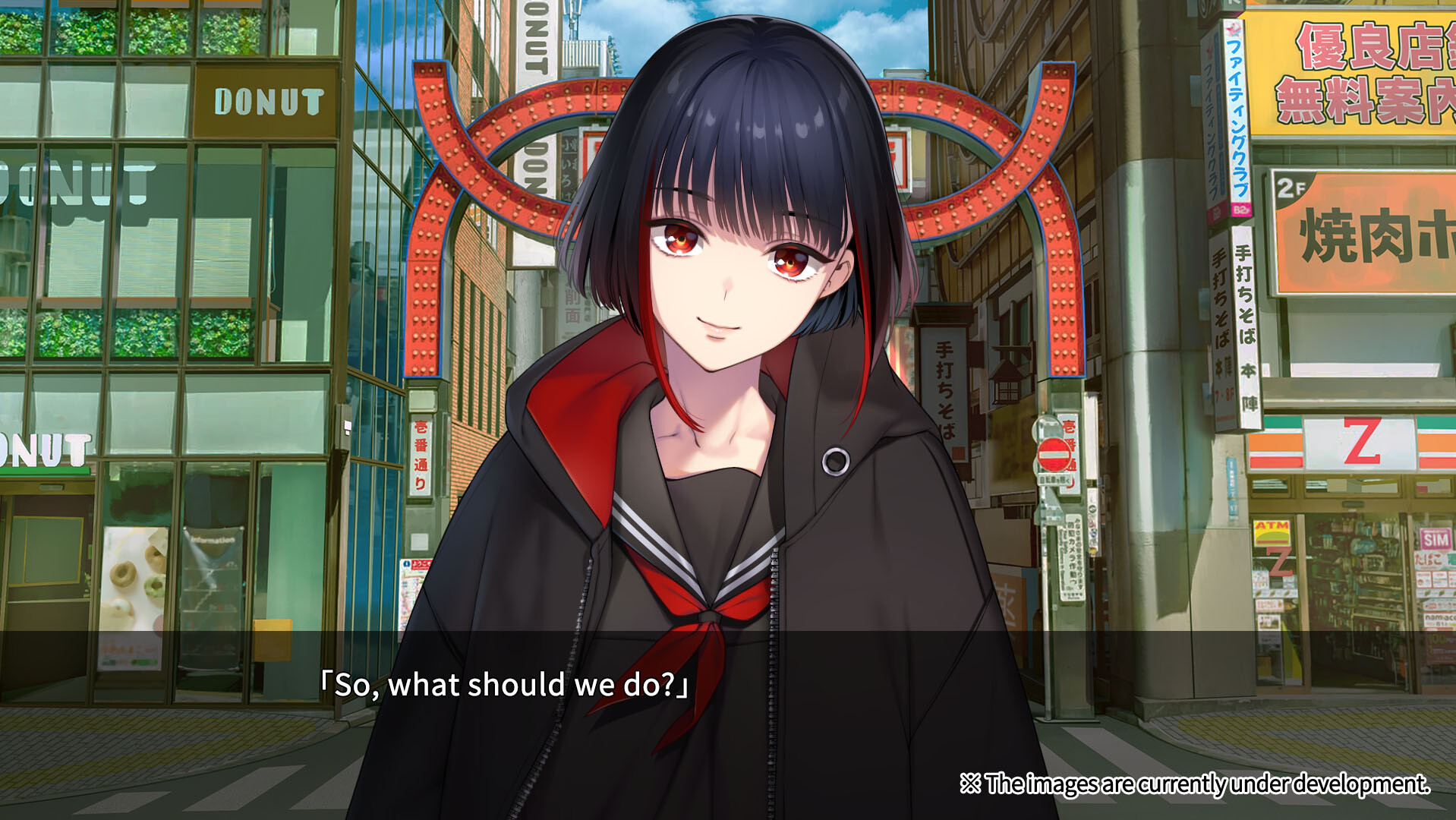This screenshot has height=820, width=1456.
Task: Click the dialogue line So, what should we do
Action: point(505,685)
